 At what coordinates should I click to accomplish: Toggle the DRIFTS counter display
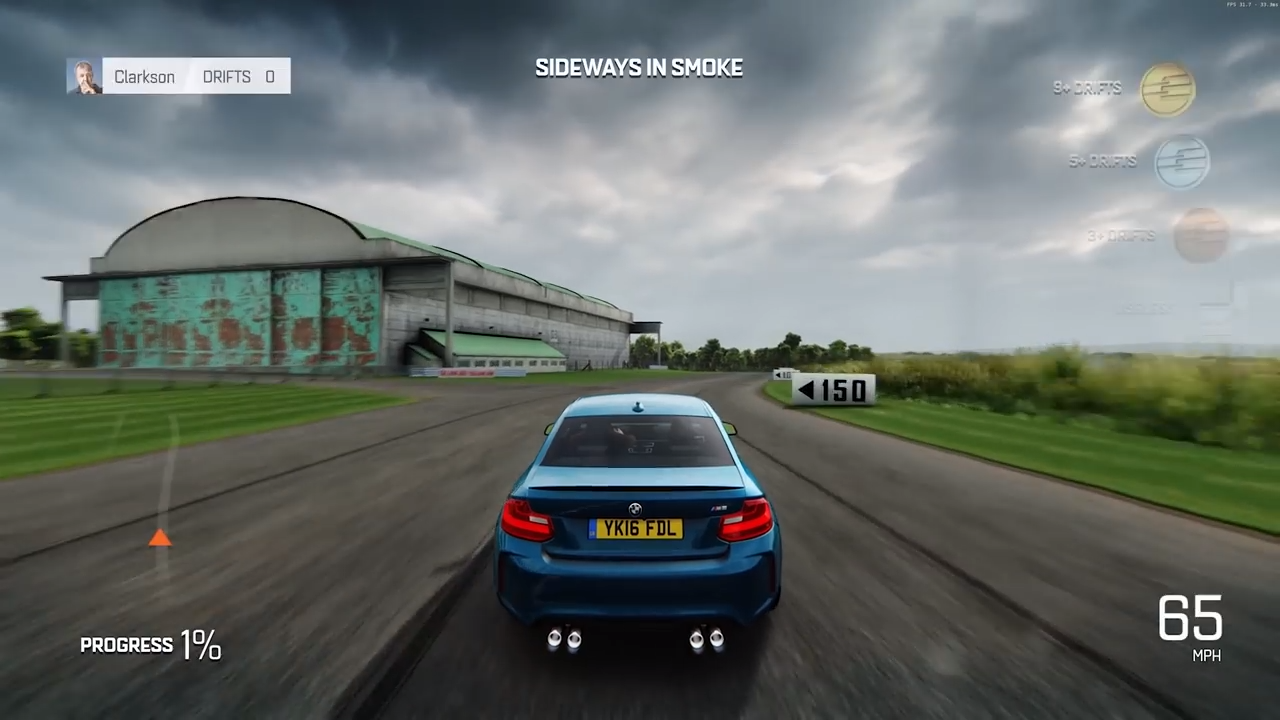[x=238, y=76]
